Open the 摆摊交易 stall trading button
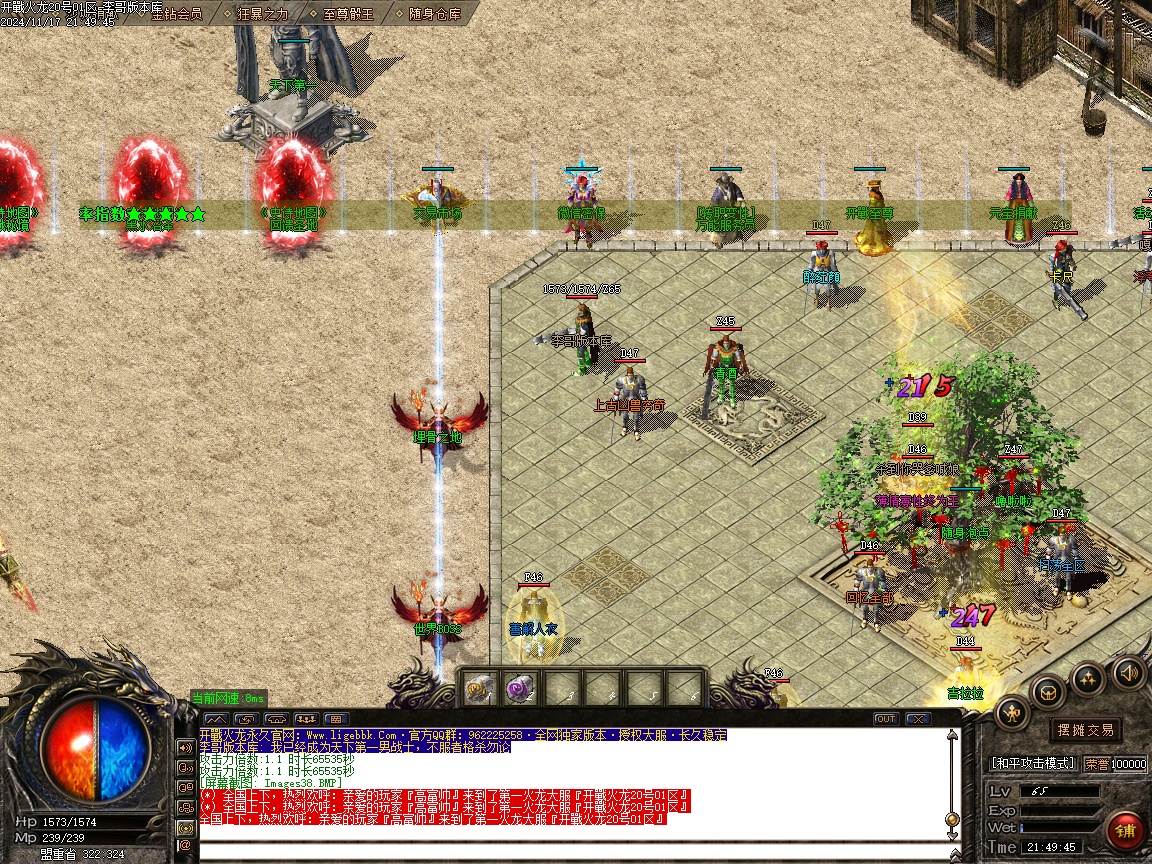1152x864 pixels. [1085, 730]
